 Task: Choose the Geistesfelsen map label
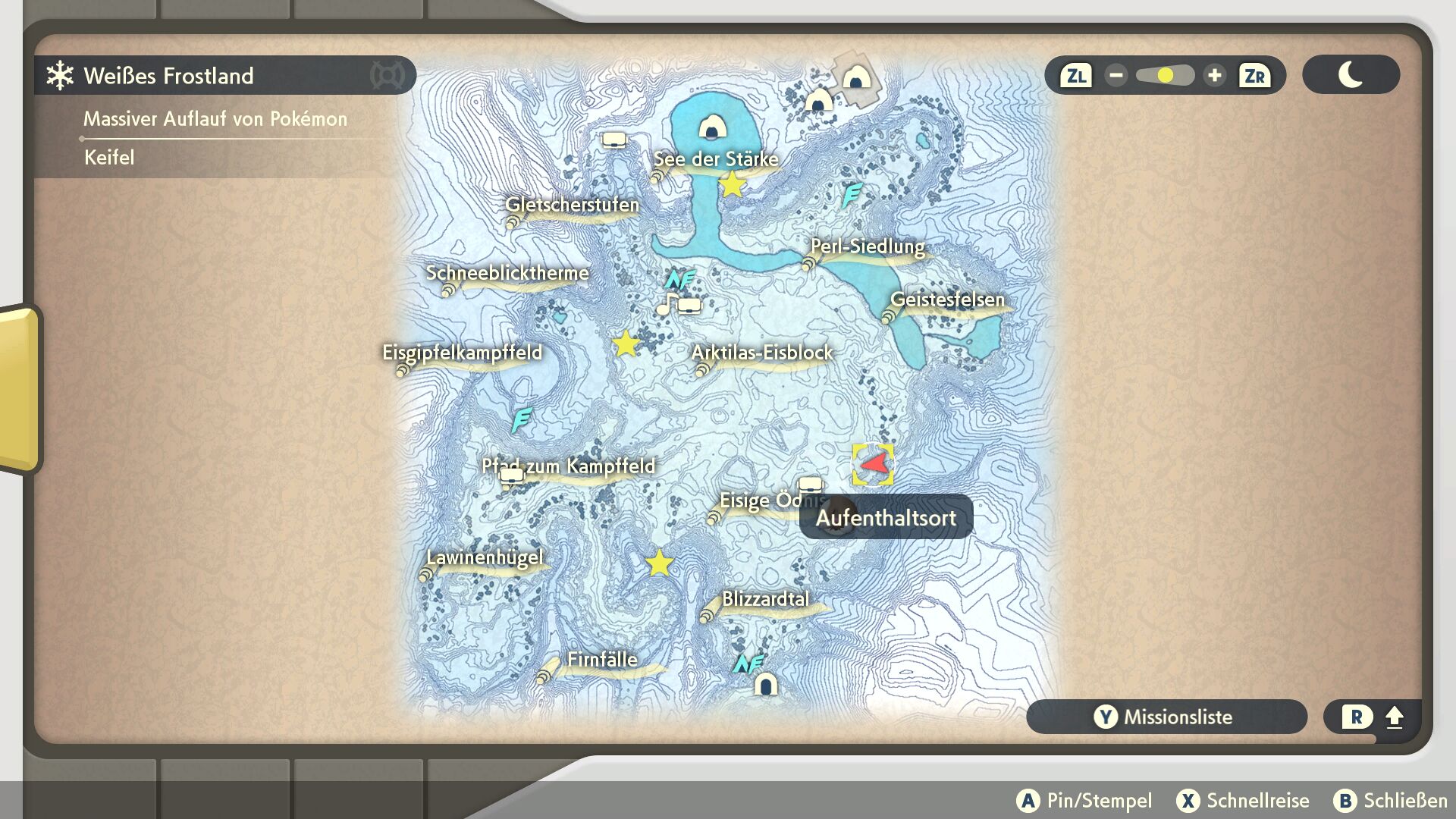[947, 300]
